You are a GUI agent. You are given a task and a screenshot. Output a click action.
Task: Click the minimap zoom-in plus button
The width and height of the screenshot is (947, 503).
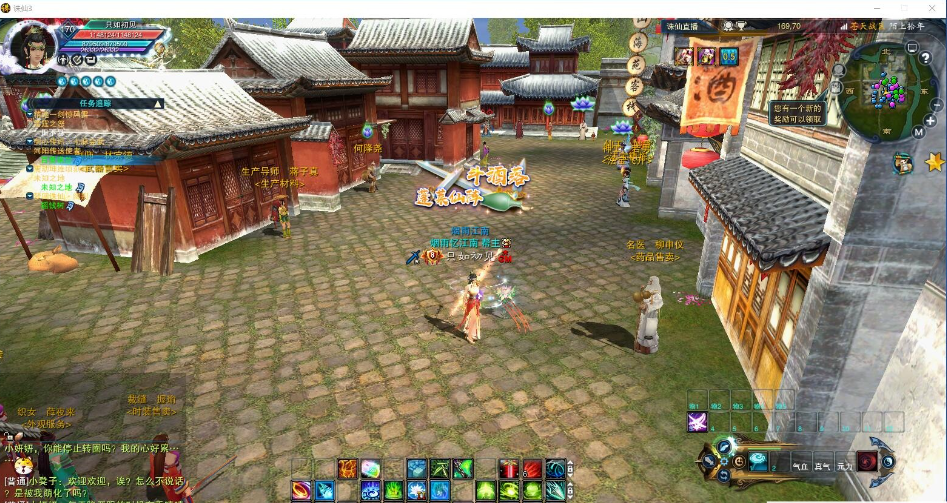(931, 121)
